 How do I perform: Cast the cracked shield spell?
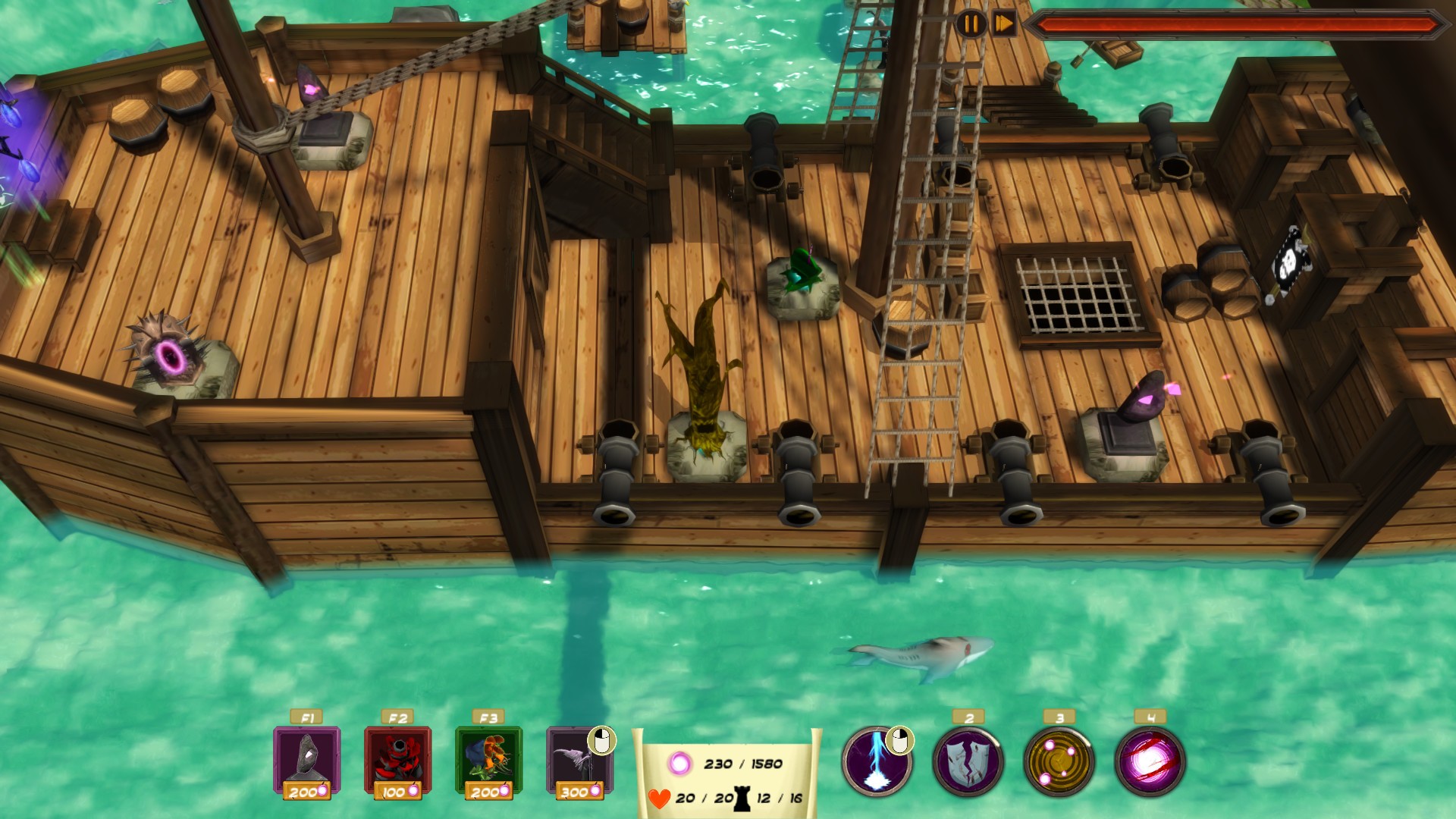pos(968,761)
